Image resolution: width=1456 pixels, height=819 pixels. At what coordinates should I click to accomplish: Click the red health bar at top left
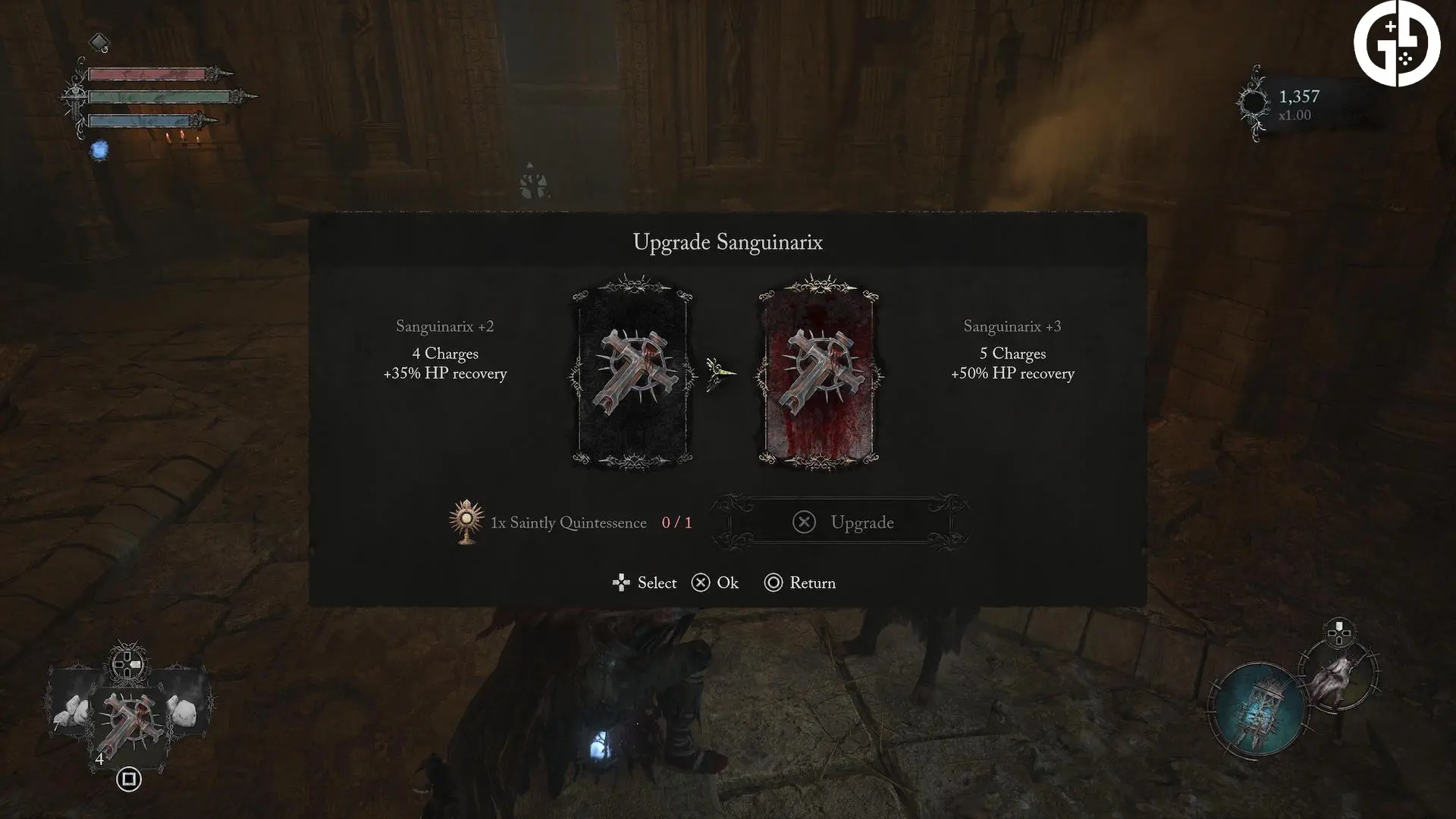149,74
